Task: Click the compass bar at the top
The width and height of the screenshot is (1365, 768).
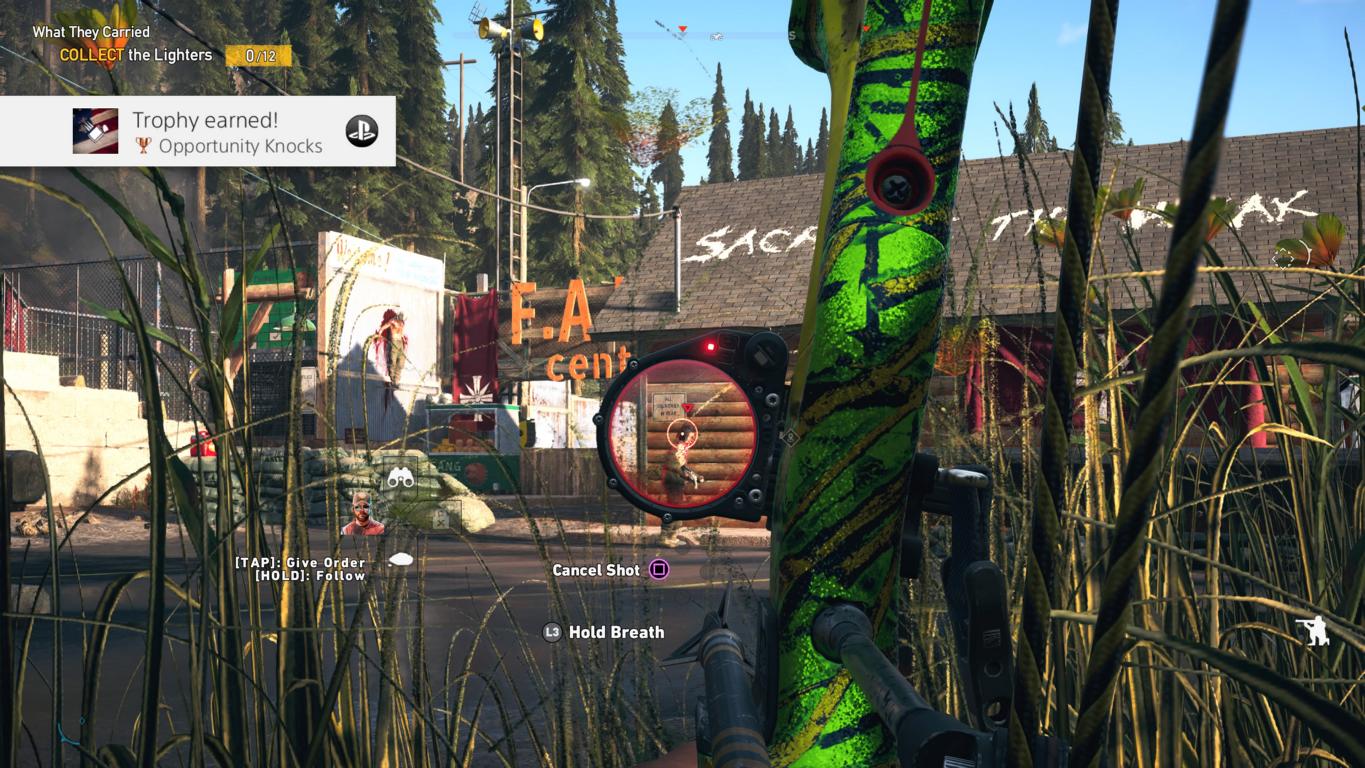Action: (660, 35)
